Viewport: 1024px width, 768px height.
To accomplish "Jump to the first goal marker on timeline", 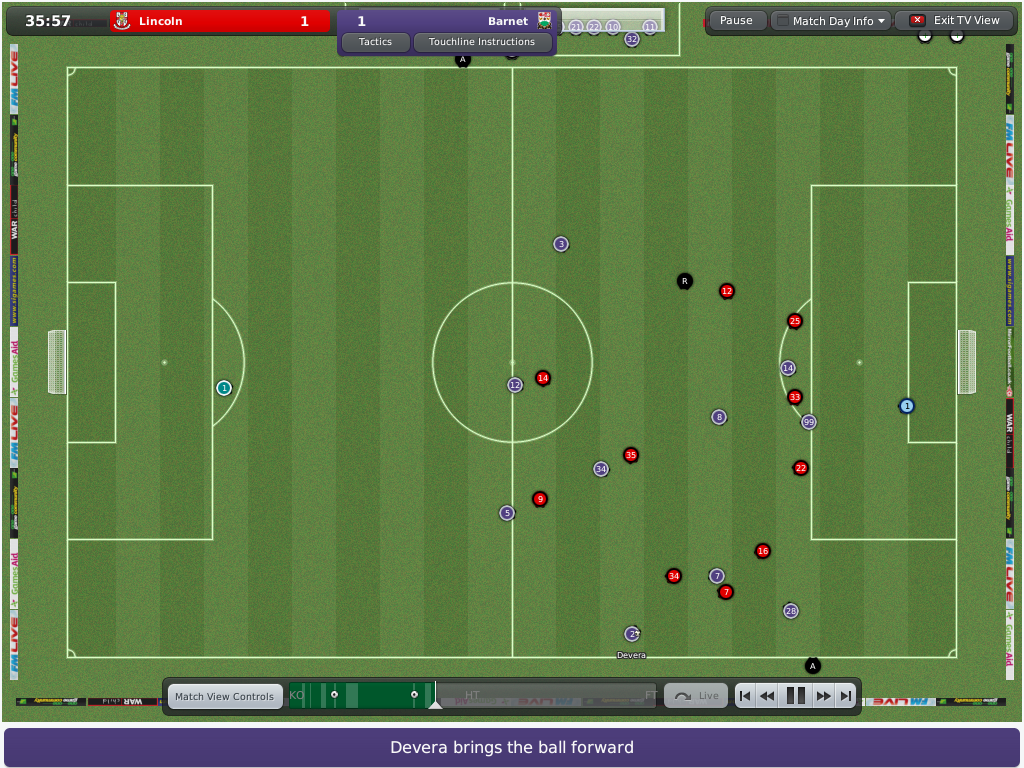I will point(334,695).
